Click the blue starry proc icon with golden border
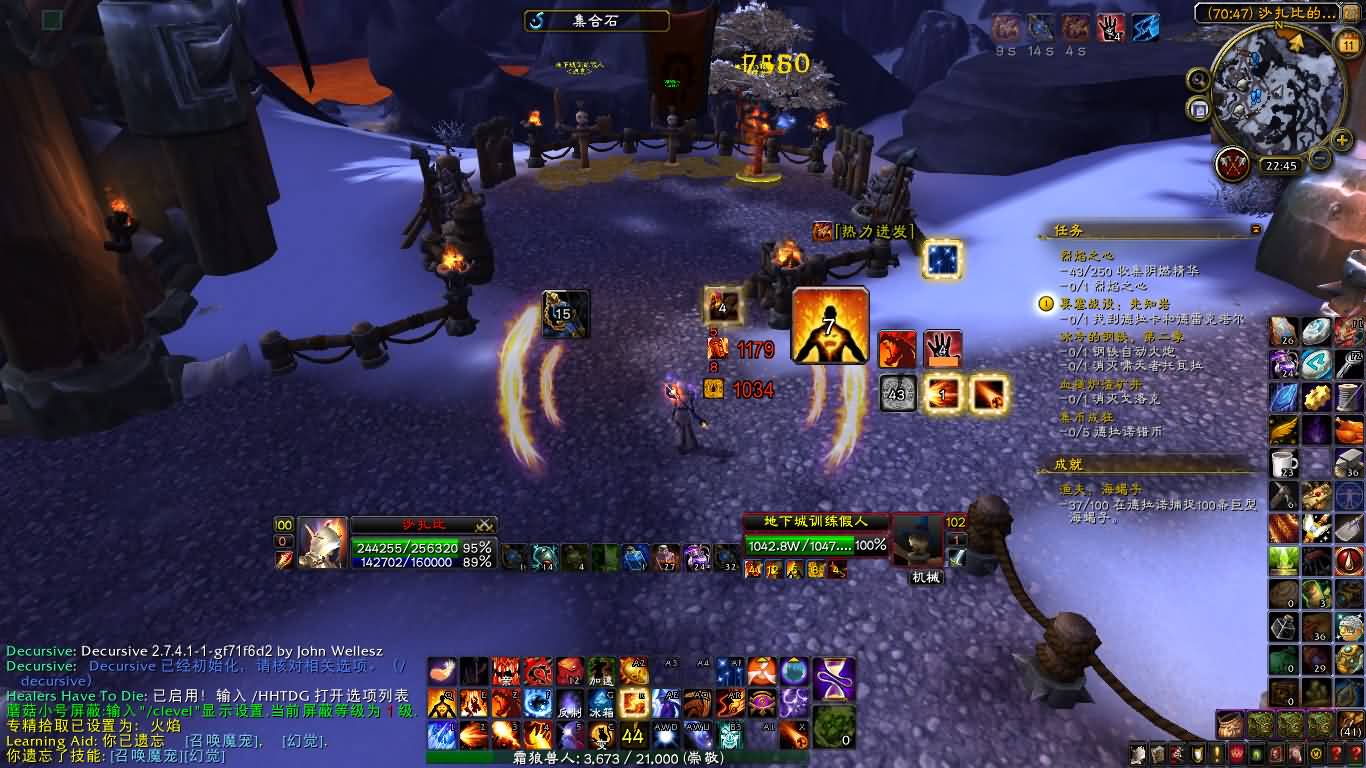The image size is (1366, 768). (x=941, y=258)
